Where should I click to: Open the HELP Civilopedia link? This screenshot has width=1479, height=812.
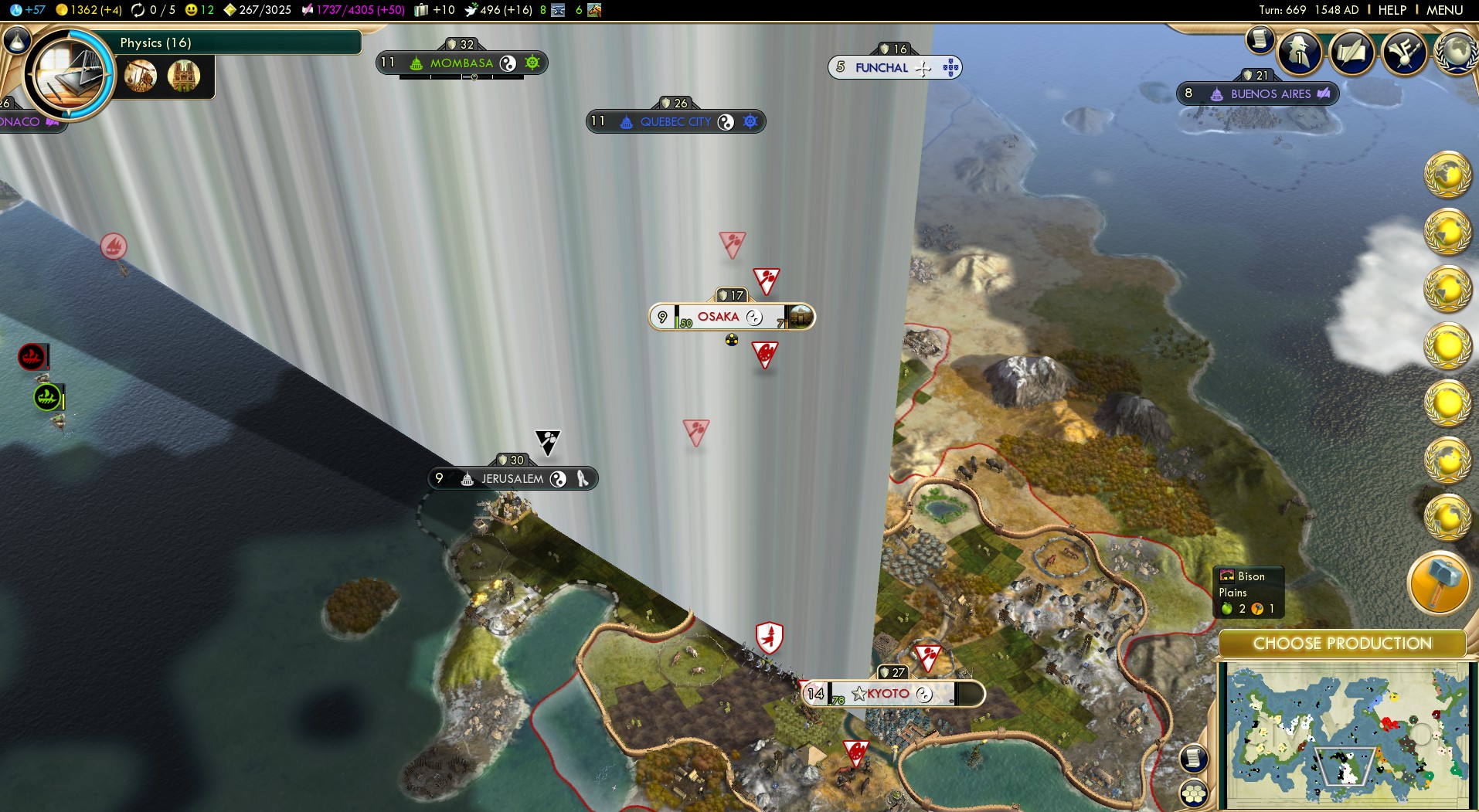[1392, 10]
